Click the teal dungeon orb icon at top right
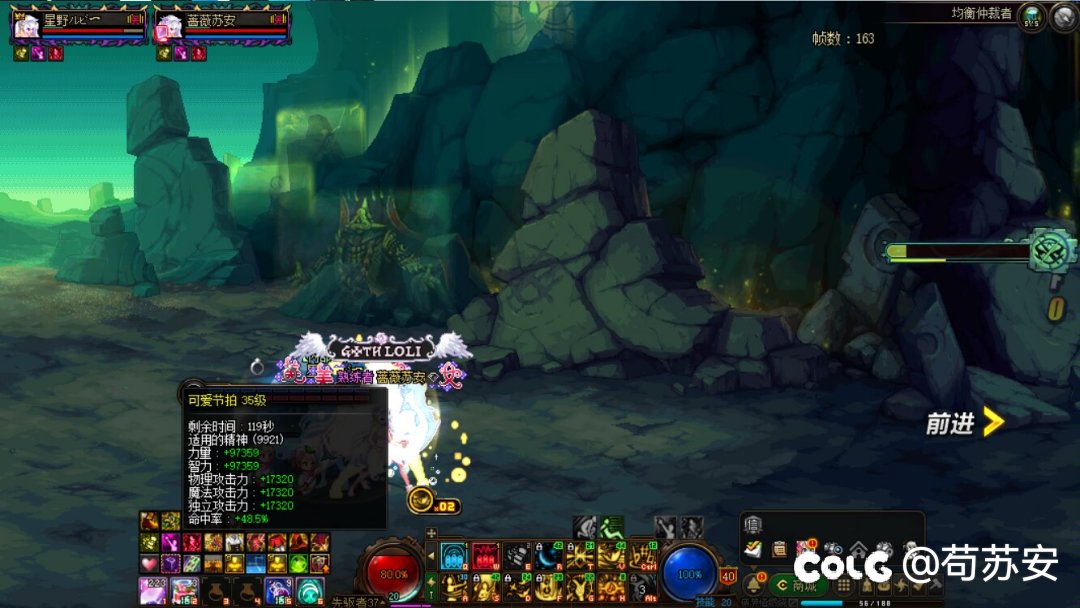The width and height of the screenshot is (1080, 608). 1033,16
